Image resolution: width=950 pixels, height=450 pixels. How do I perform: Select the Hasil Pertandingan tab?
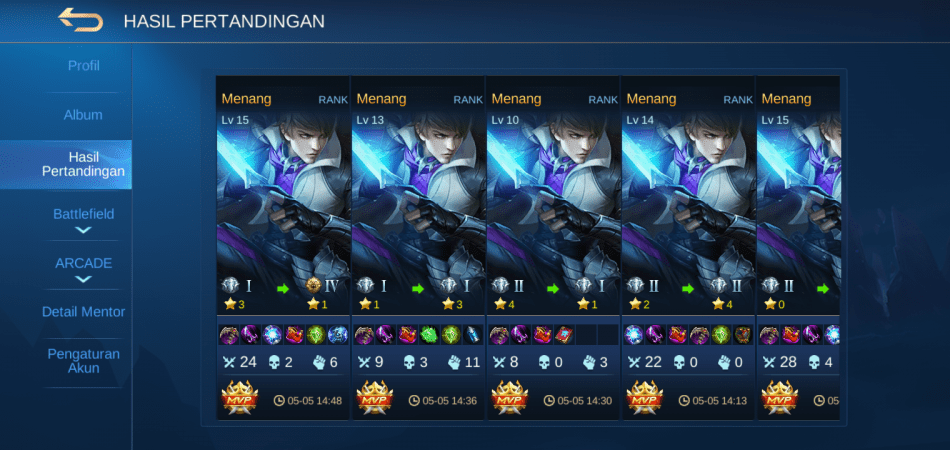83,164
